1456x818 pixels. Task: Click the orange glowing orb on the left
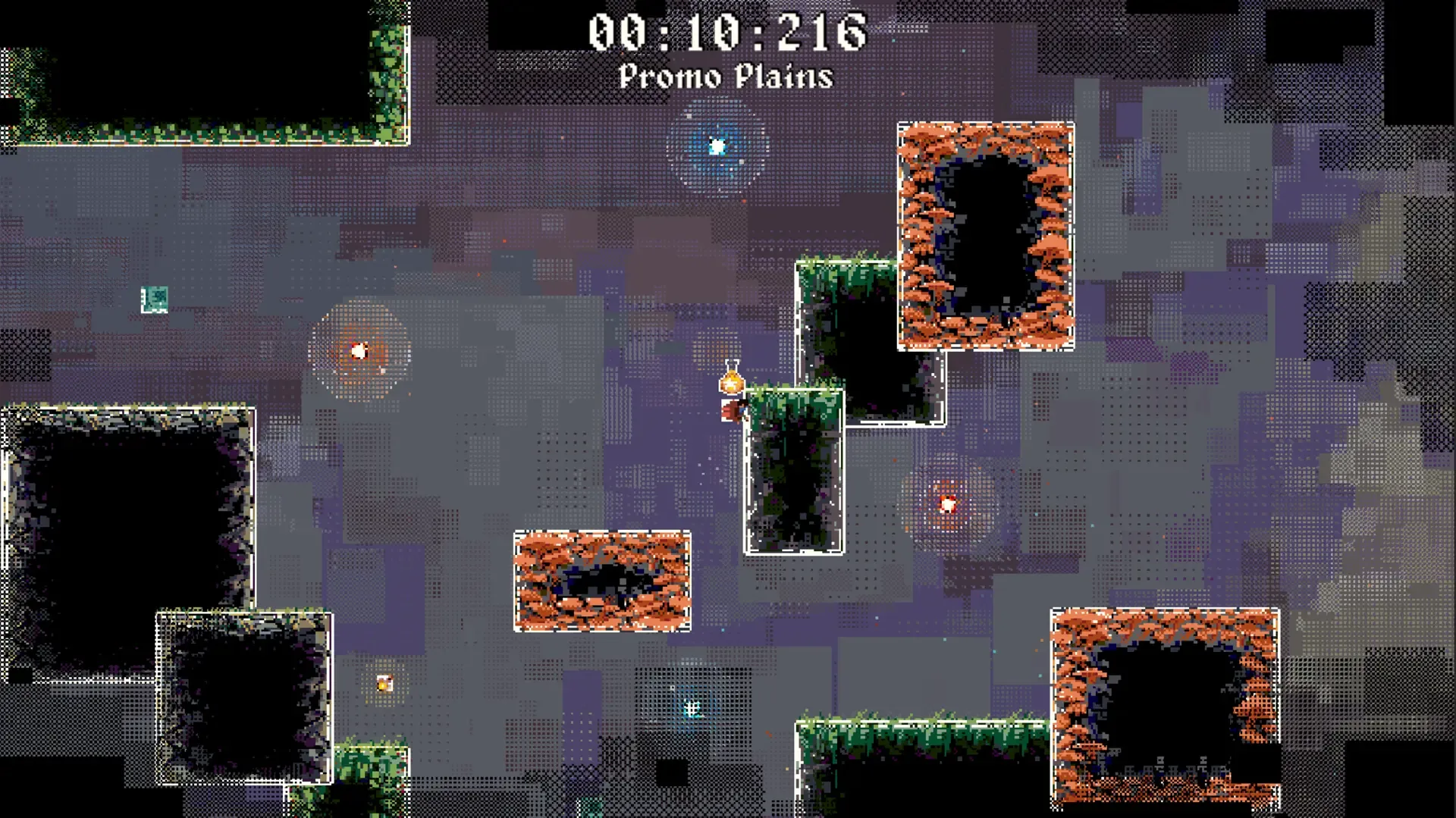click(359, 350)
